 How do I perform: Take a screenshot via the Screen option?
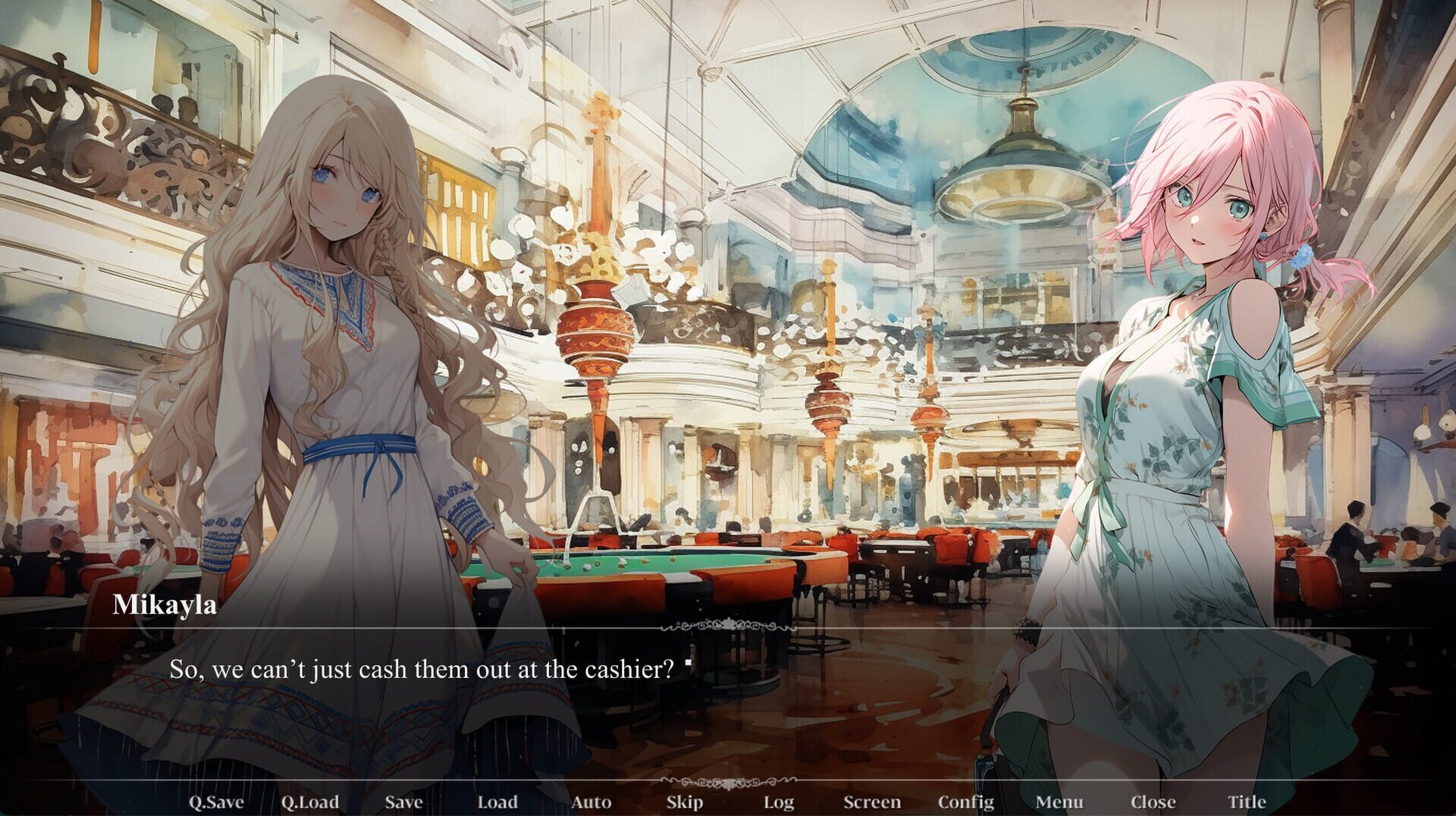click(x=872, y=802)
